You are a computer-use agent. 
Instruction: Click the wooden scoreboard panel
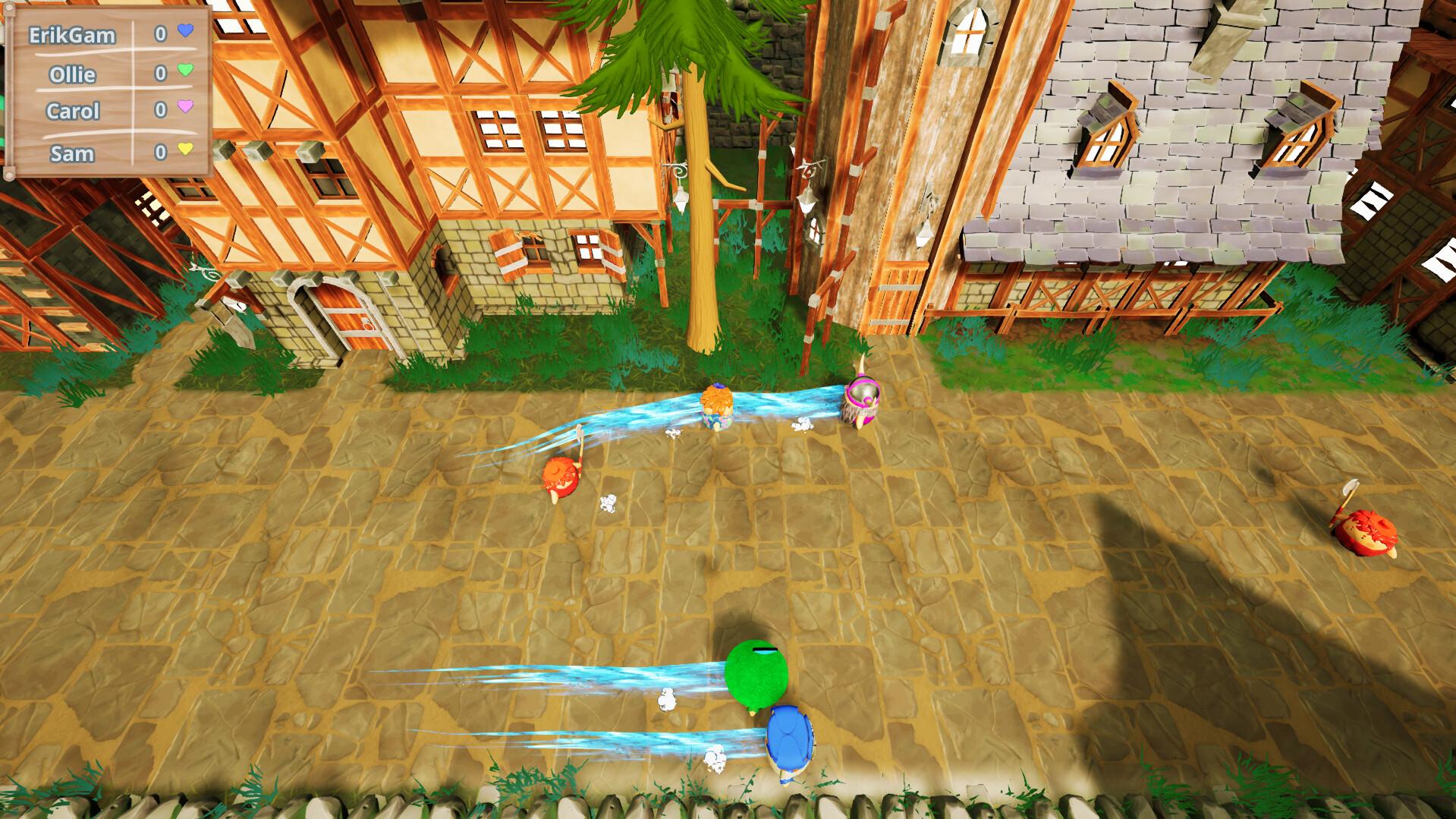(x=106, y=91)
